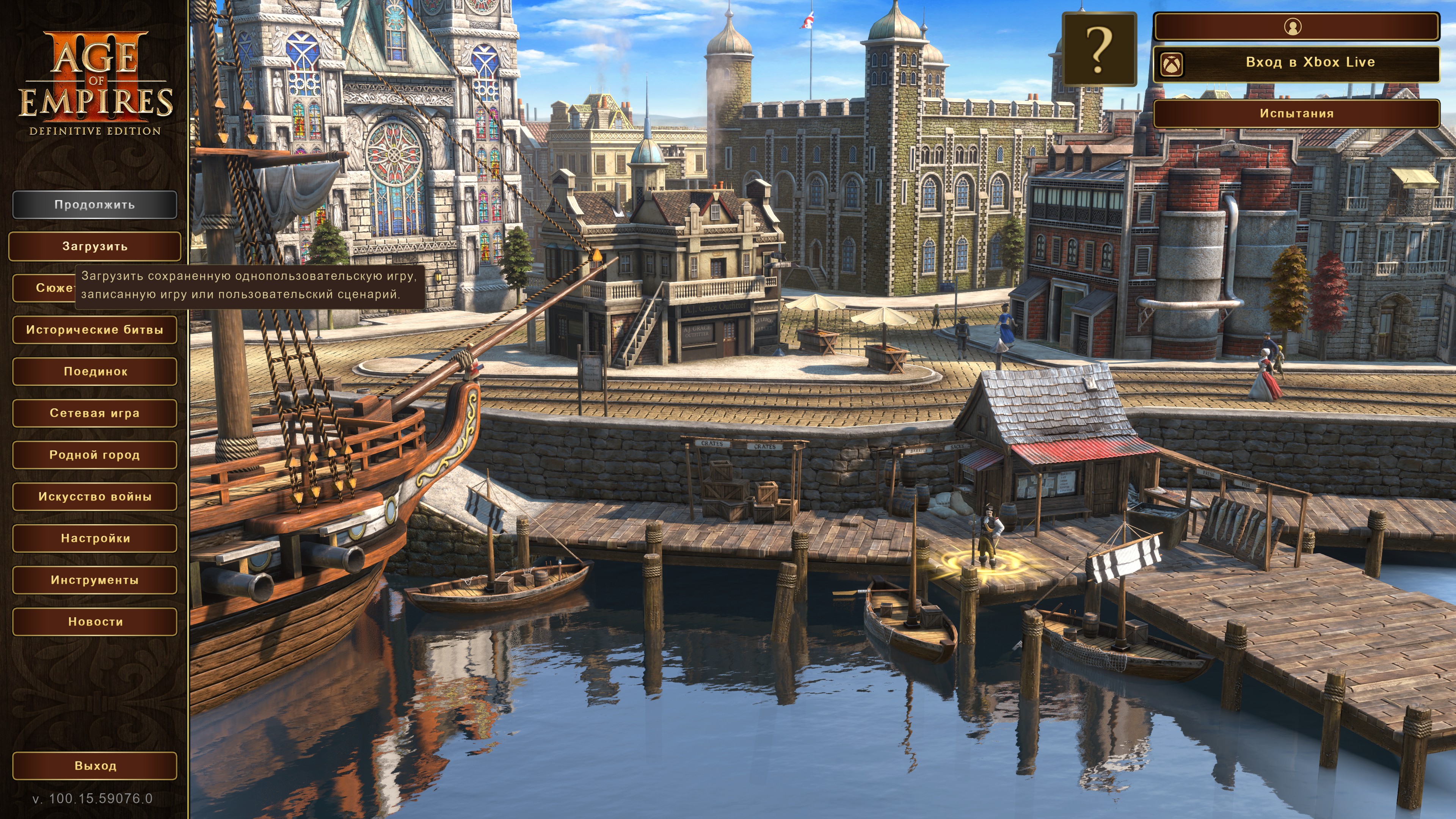The height and width of the screenshot is (819, 1456).
Task: Open Сетевая игра multiplayer
Action: [94, 413]
